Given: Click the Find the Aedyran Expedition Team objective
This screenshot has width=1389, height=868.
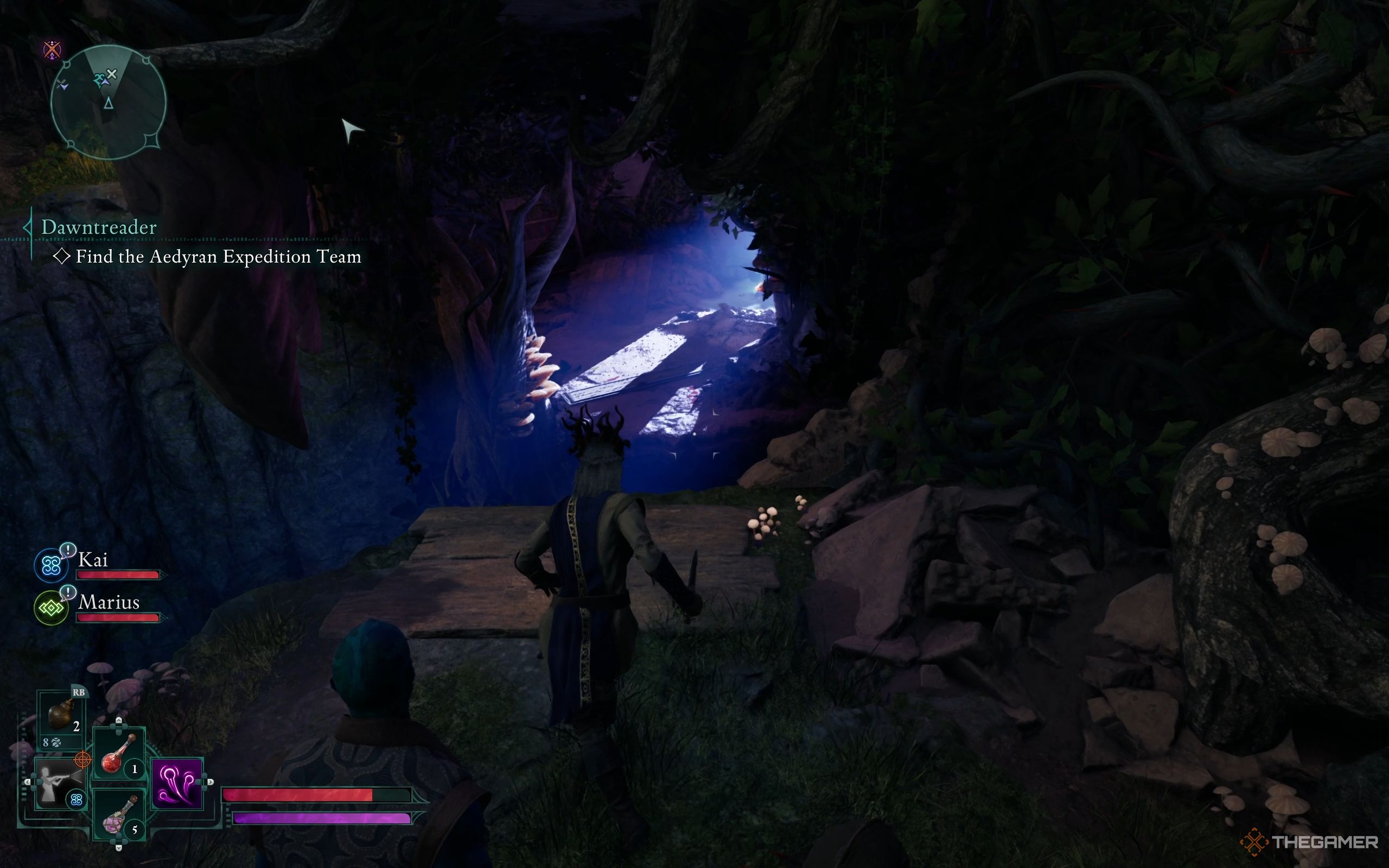Looking at the screenshot, I should 218,257.
